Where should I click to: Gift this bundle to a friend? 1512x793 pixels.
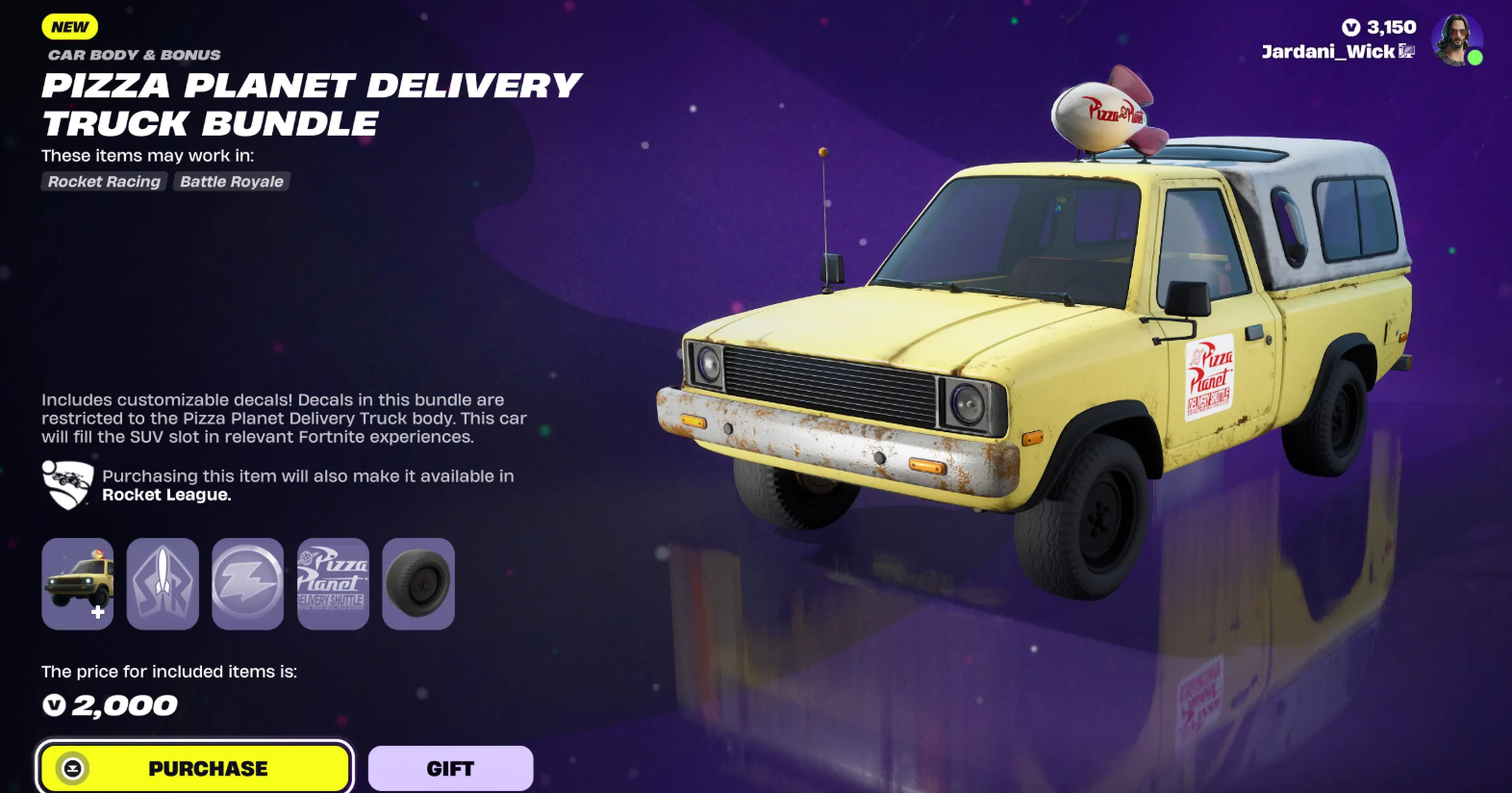pyautogui.click(x=450, y=768)
